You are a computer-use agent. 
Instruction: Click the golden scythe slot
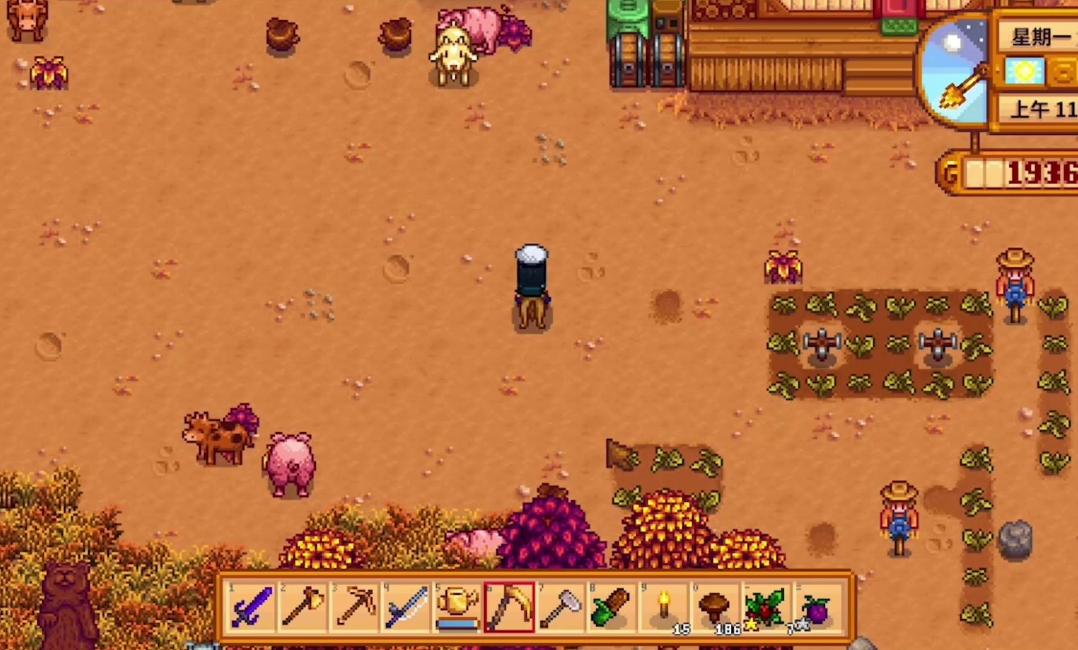click(509, 607)
